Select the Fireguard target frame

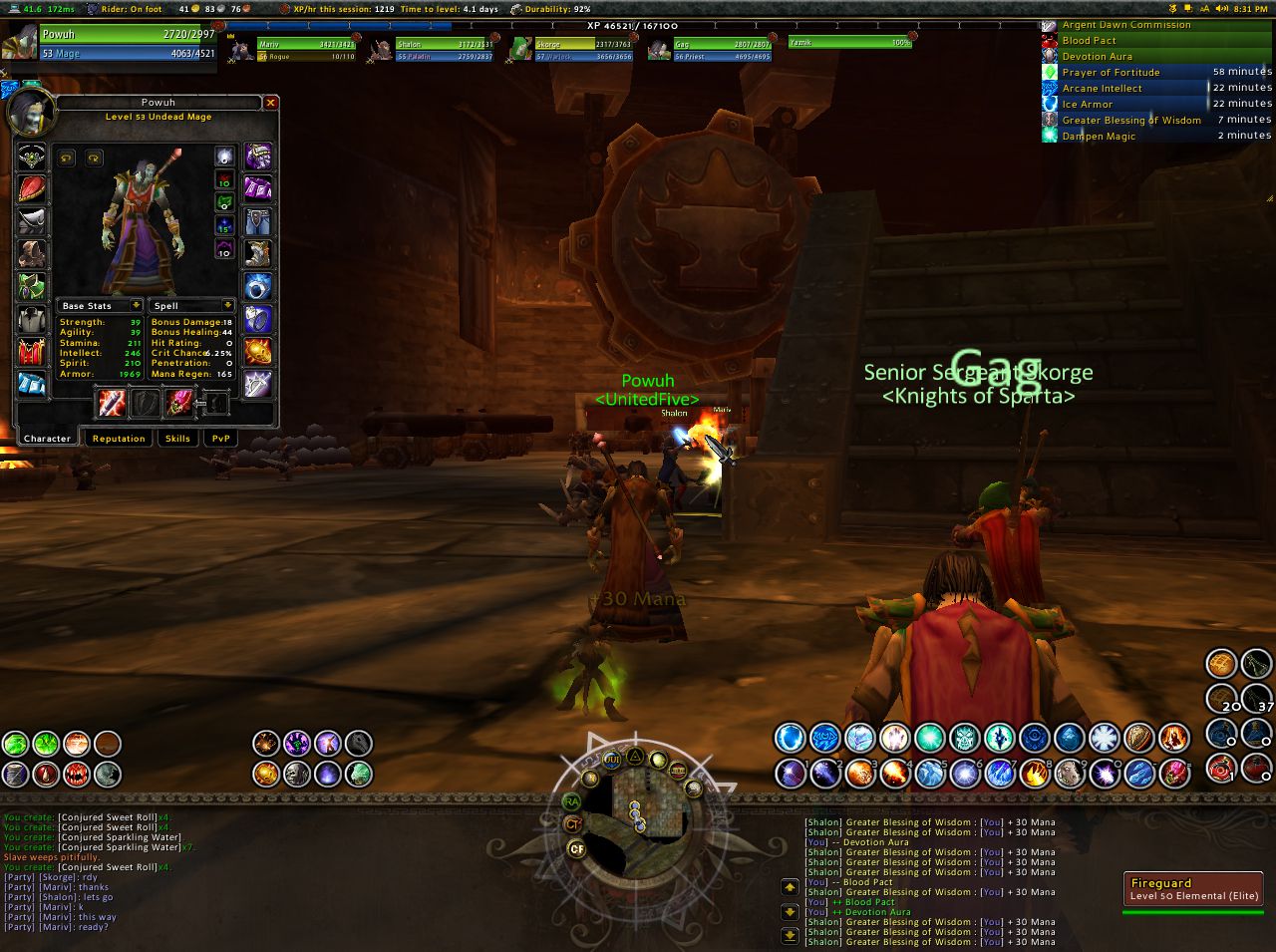click(1193, 888)
